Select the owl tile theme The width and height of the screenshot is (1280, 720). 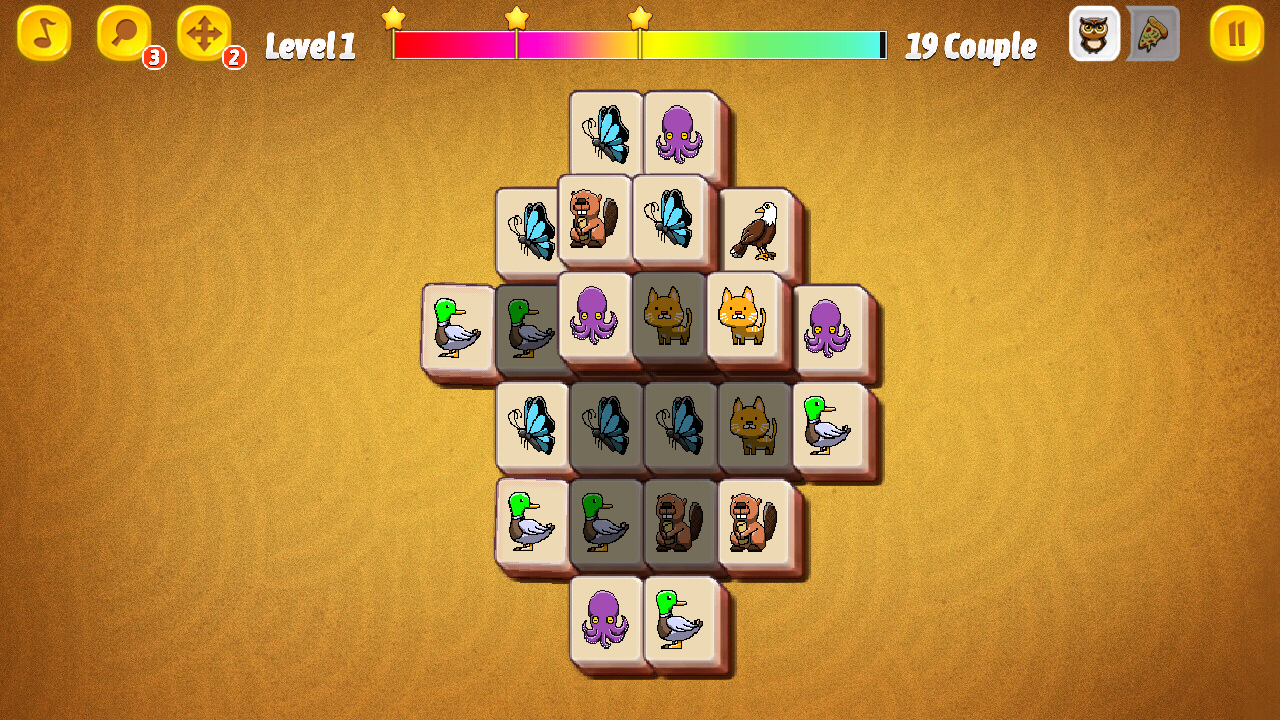pos(1094,34)
